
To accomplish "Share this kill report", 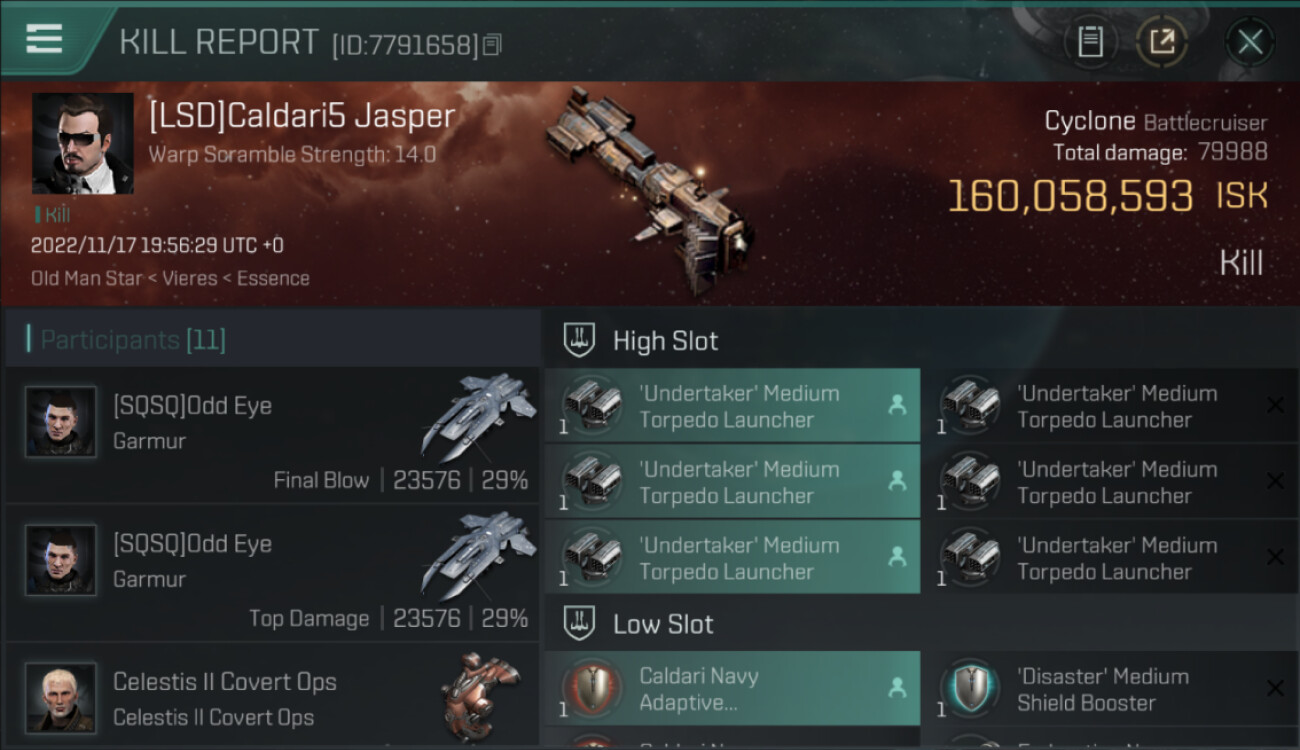I will point(1162,42).
